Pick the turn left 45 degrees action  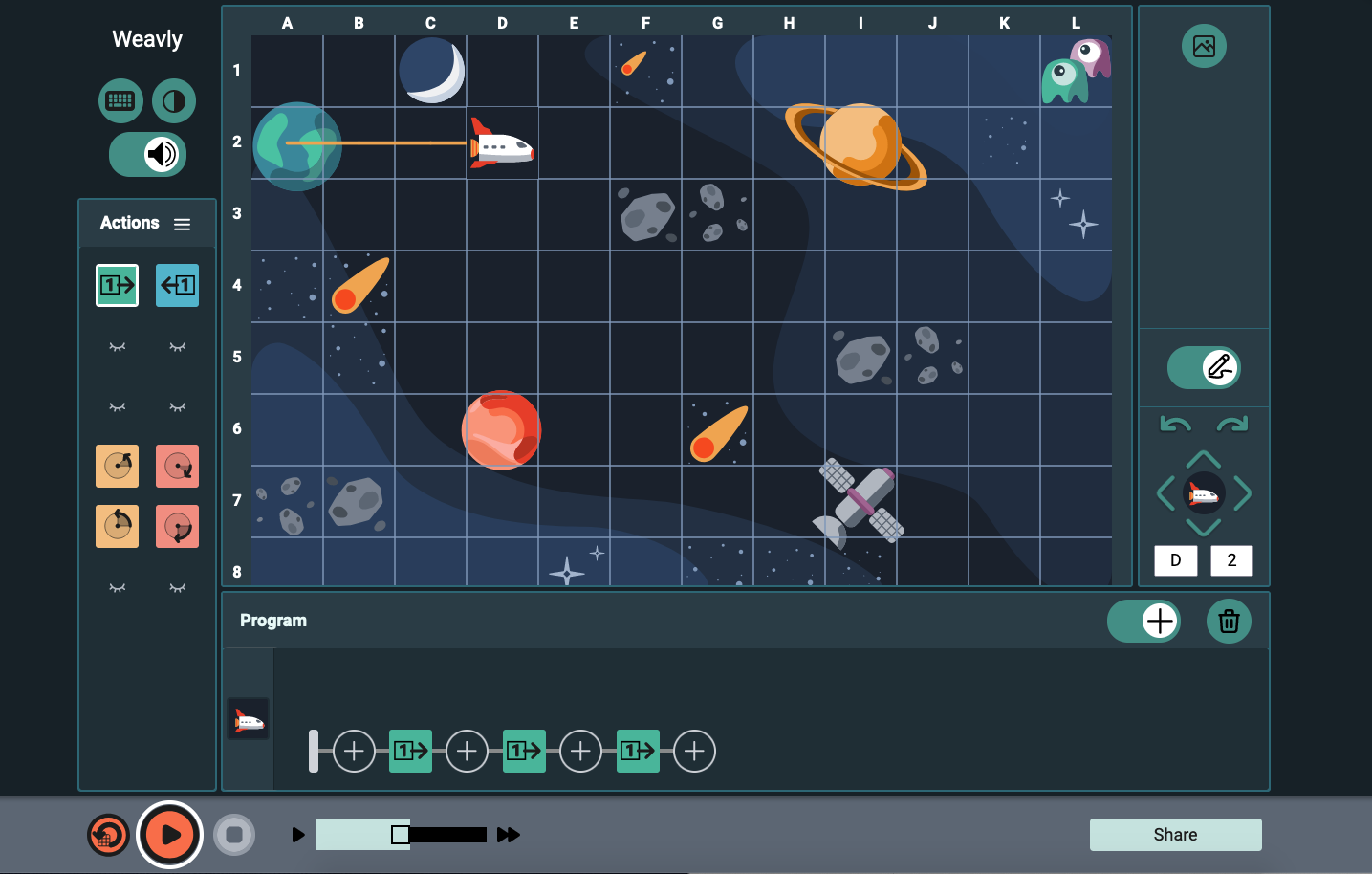(x=117, y=466)
